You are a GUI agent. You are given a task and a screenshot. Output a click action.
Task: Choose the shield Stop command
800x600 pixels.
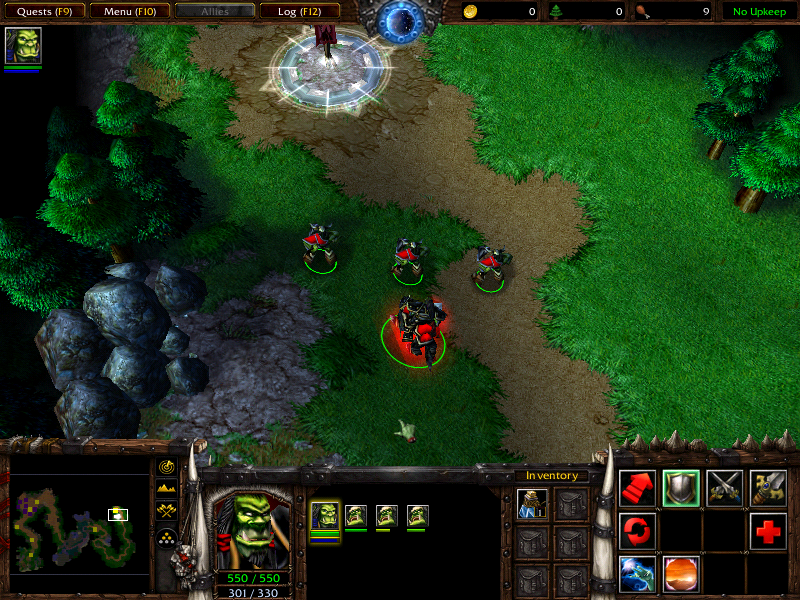coord(681,488)
